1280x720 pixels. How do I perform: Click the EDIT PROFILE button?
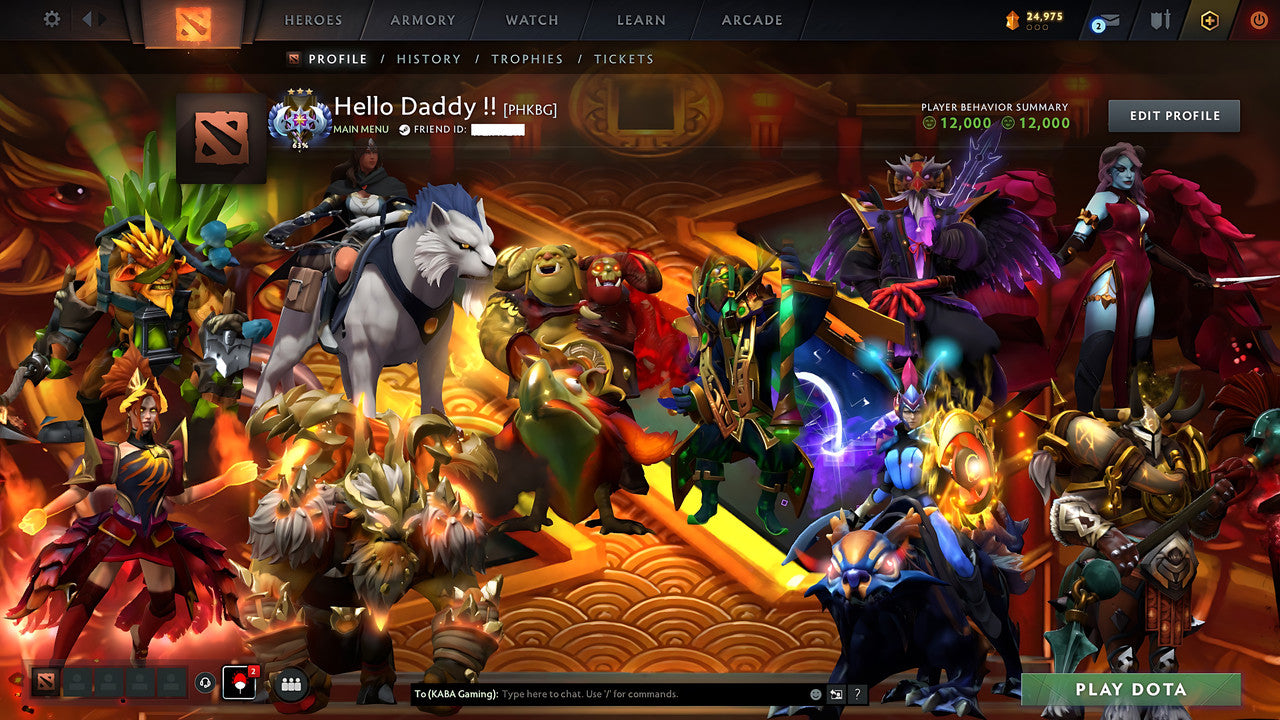(1172, 115)
